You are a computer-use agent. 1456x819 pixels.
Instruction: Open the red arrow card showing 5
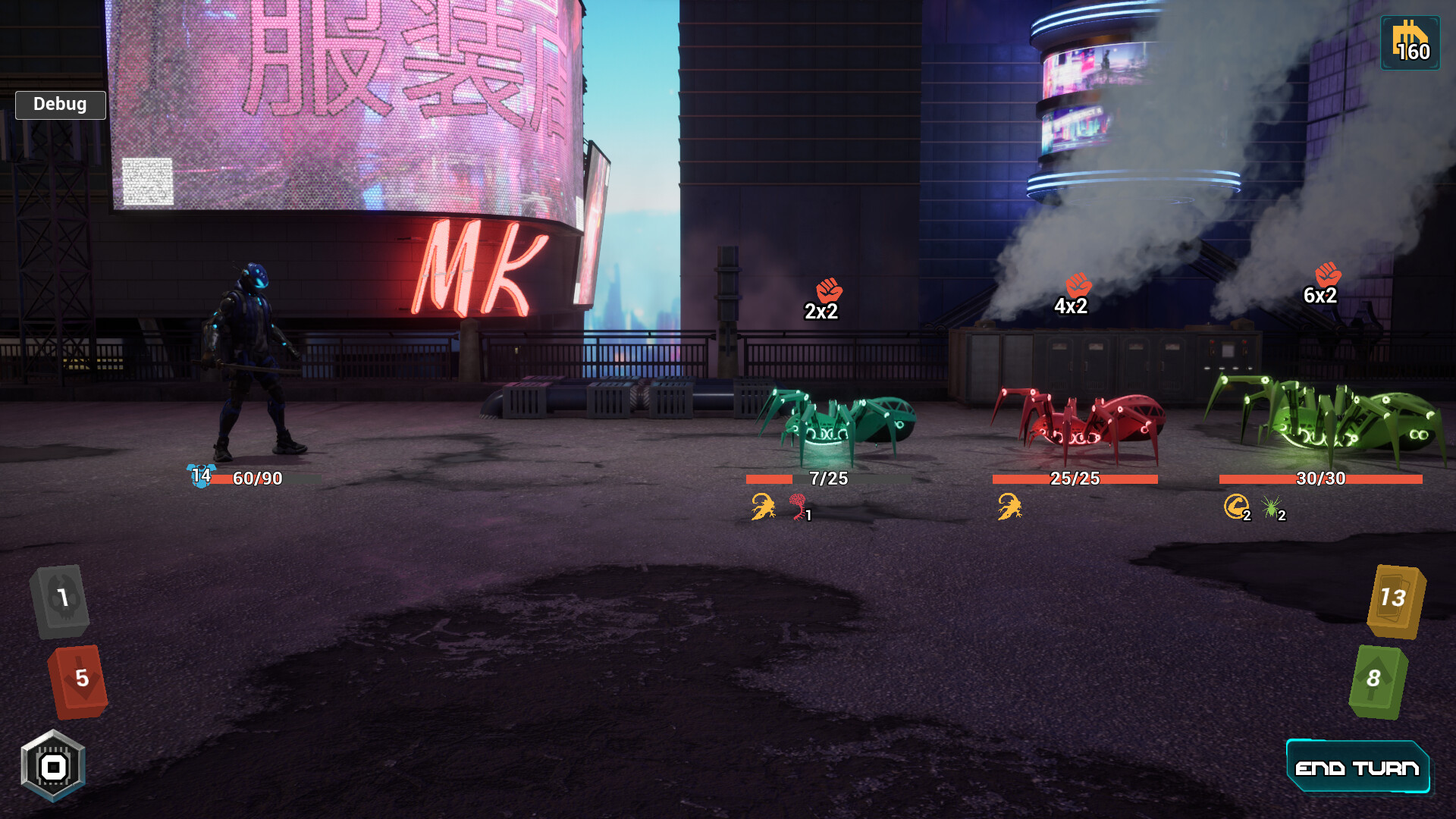[78, 681]
